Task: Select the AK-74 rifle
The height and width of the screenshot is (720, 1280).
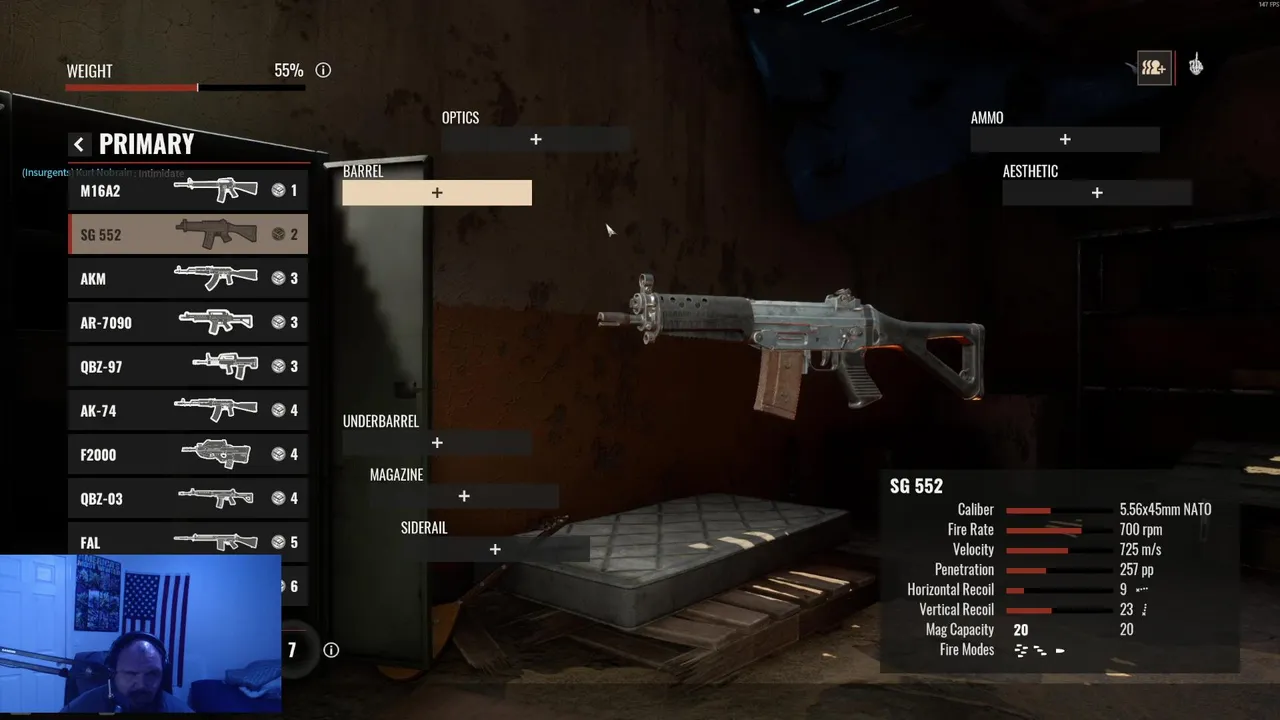Action: point(188,410)
